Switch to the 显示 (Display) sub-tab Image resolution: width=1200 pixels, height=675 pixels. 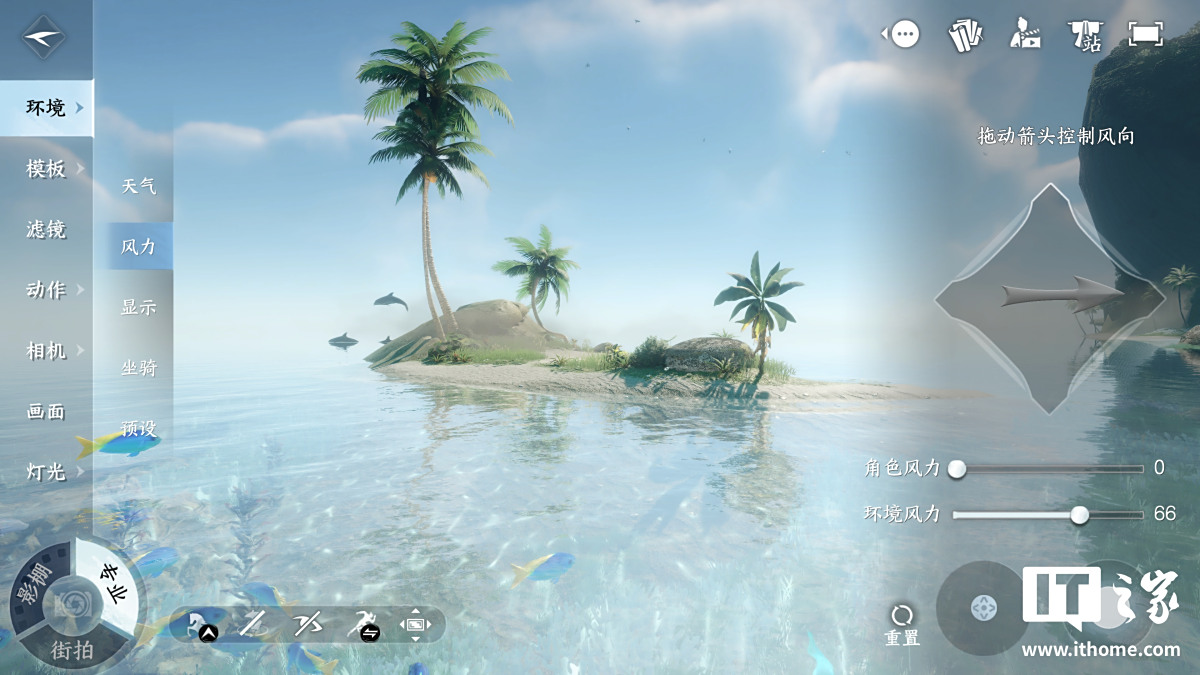(139, 307)
